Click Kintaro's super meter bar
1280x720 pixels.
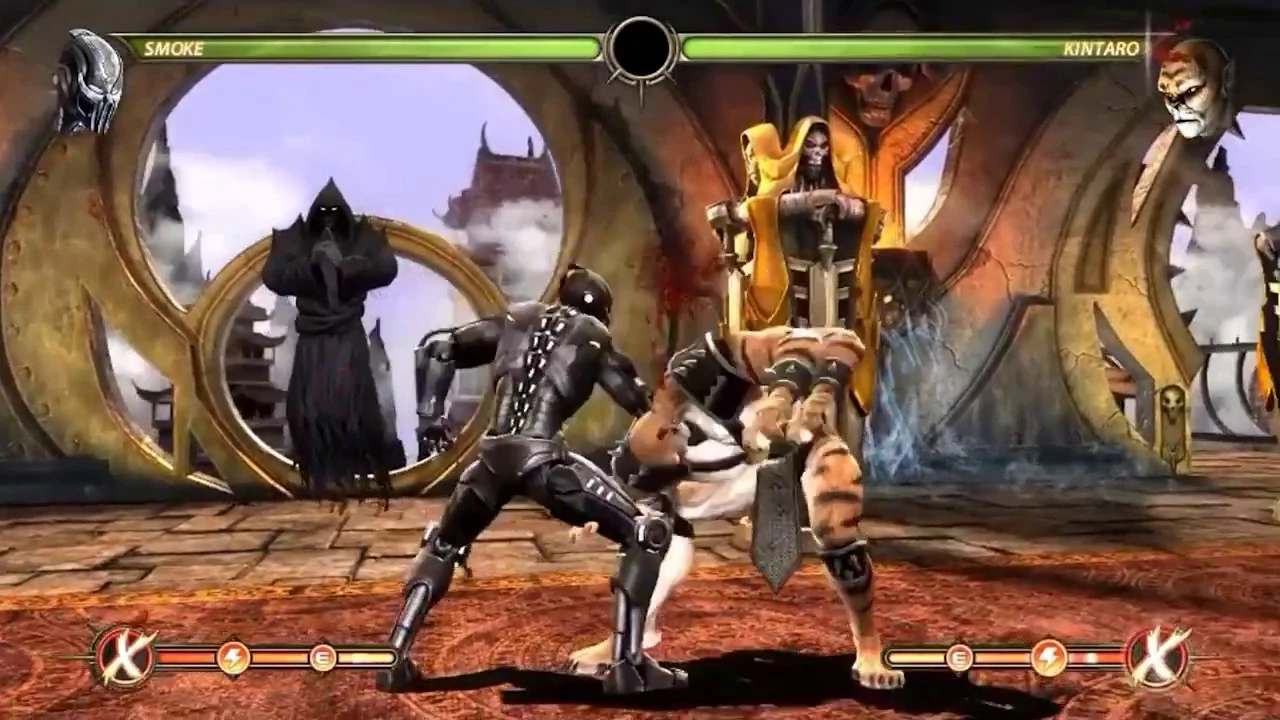coord(1010,659)
